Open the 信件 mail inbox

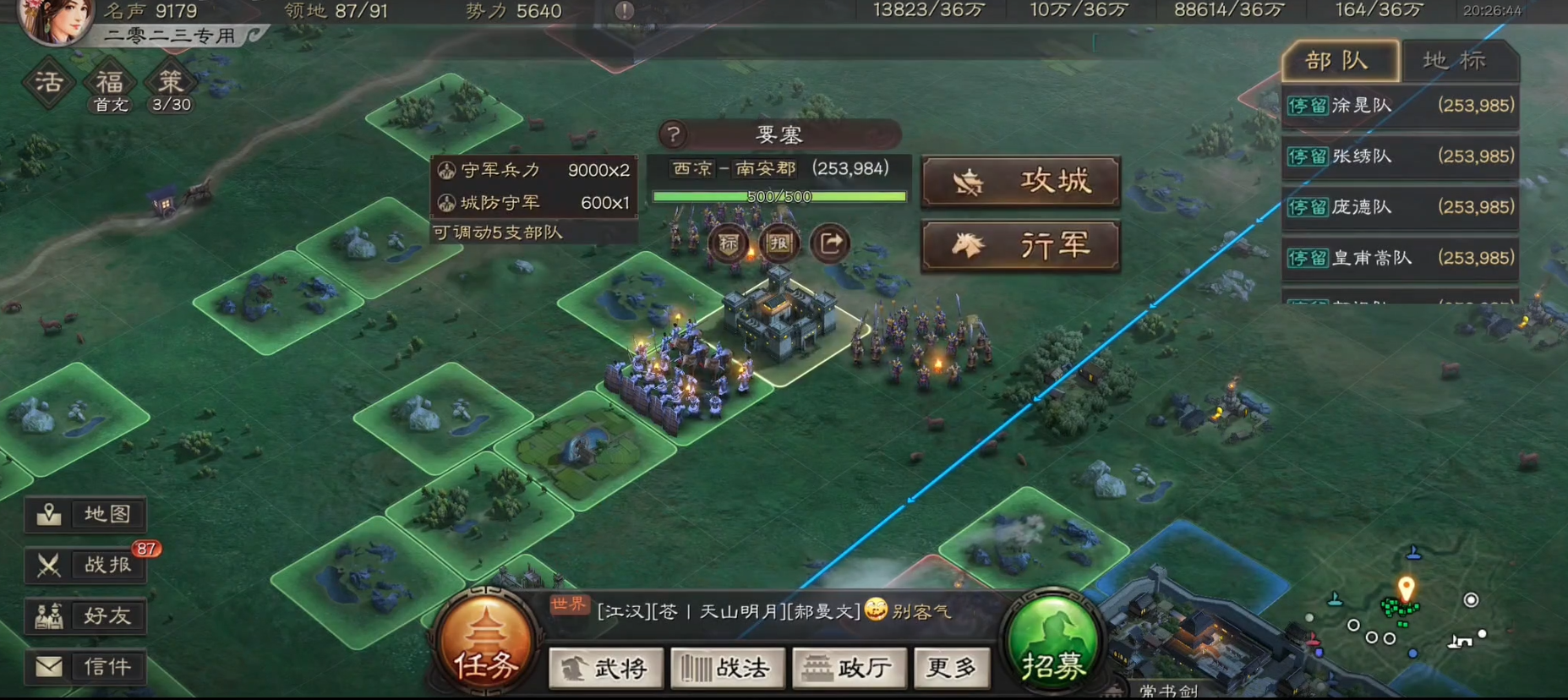coord(85,666)
